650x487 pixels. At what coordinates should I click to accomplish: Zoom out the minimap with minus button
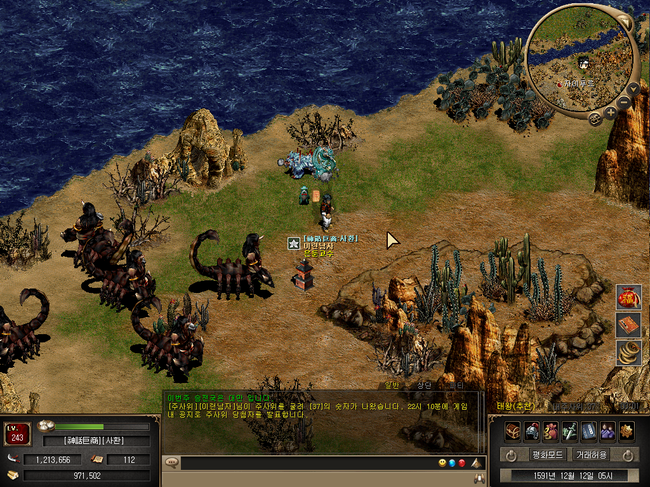tap(624, 102)
